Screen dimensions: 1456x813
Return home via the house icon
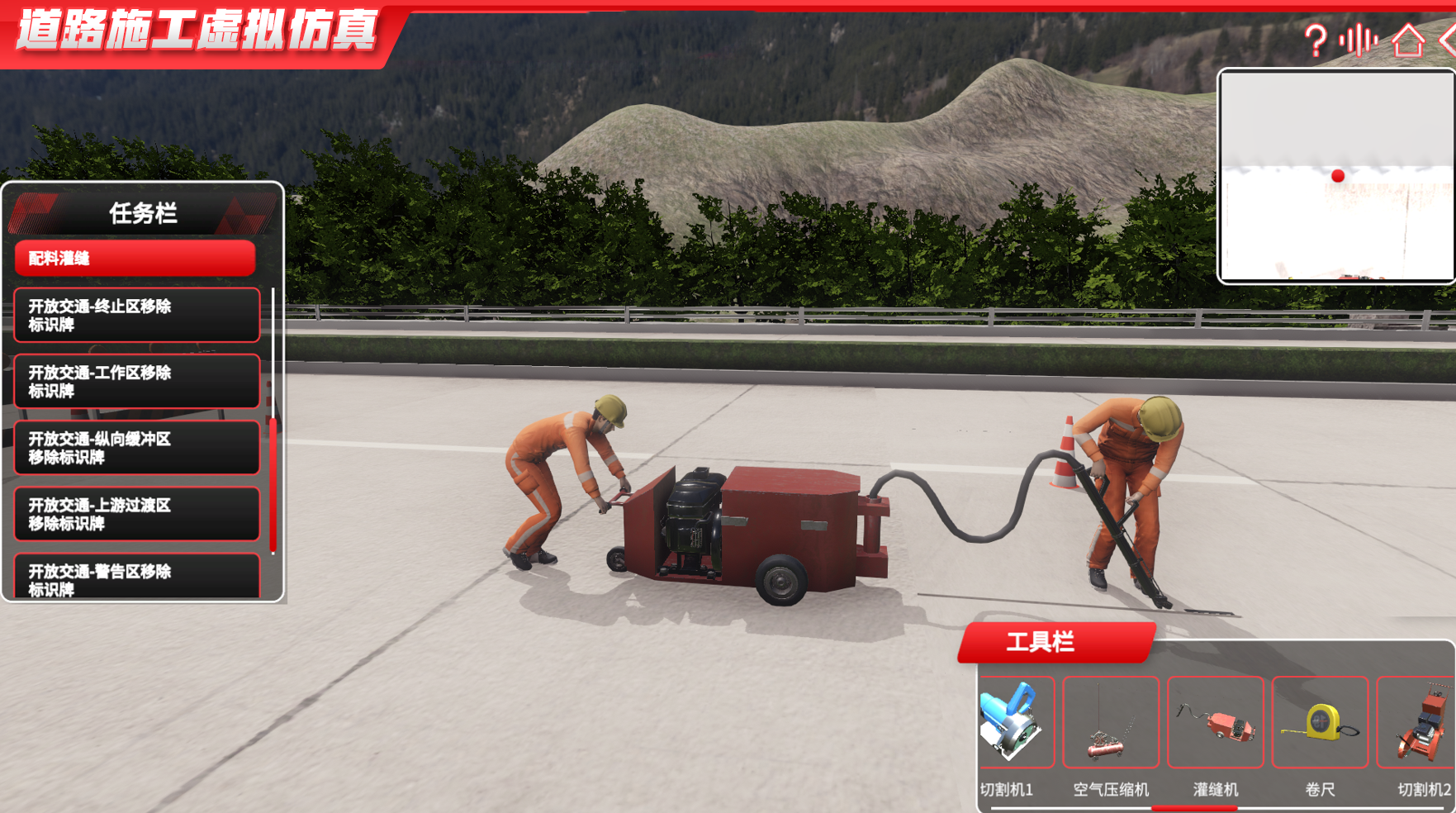(x=1408, y=40)
